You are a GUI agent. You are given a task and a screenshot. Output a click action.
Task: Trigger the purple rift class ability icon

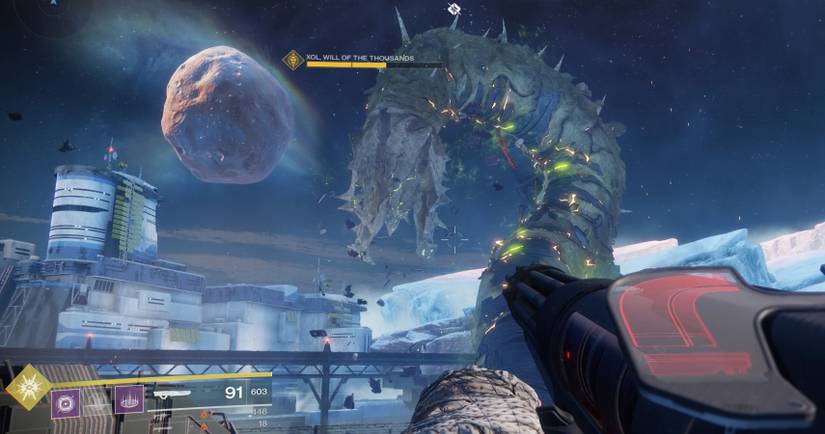point(128,399)
